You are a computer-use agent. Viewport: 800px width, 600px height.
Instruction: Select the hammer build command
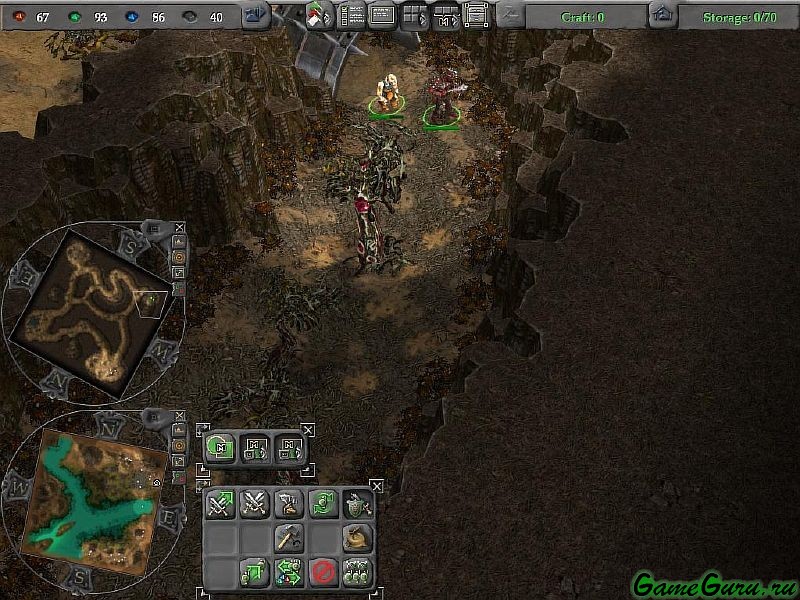(x=288, y=539)
